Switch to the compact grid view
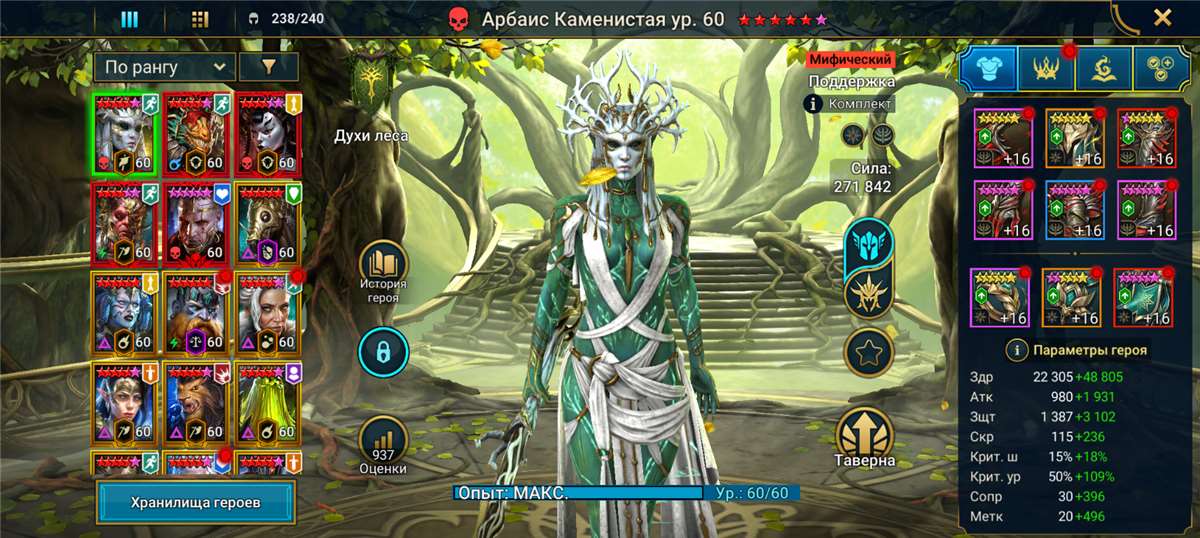Image resolution: width=1200 pixels, height=538 pixels. [199, 18]
